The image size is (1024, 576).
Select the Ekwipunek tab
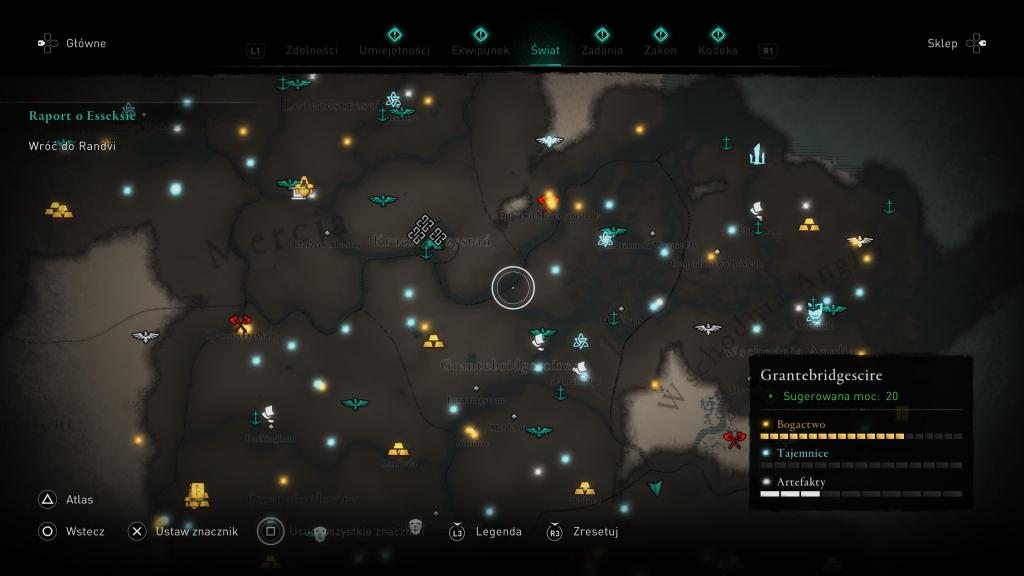coord(480,50)
